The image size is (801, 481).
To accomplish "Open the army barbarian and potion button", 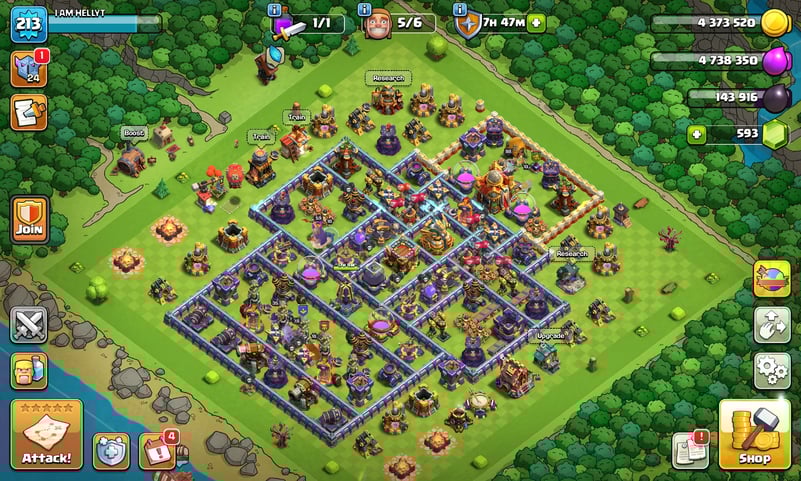I will [28, 373].
